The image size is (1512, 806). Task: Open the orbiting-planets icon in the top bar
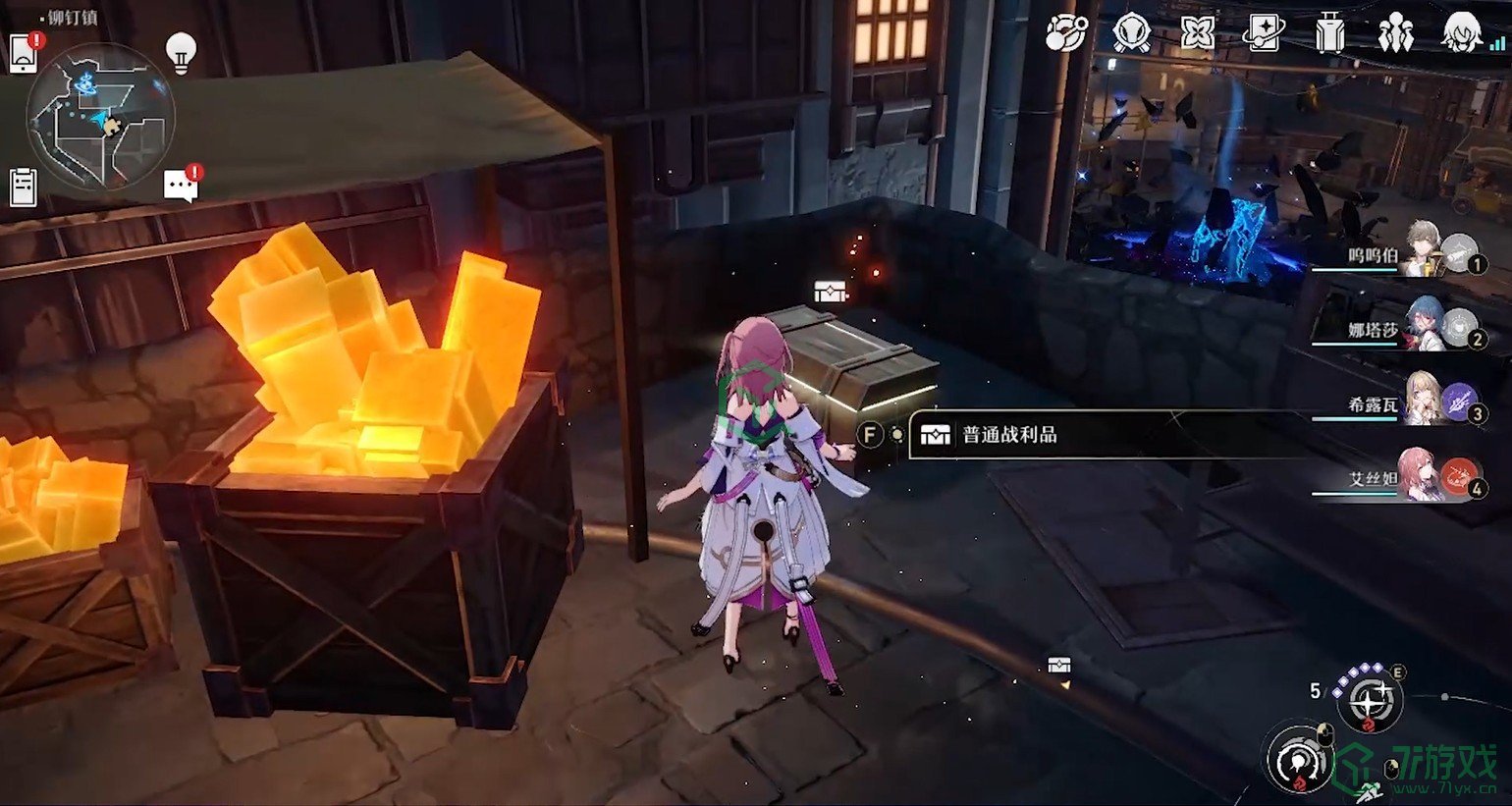(x=1066, y=34)
